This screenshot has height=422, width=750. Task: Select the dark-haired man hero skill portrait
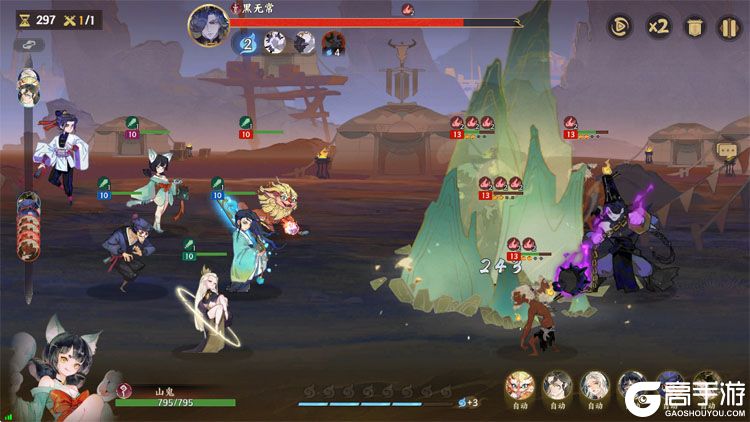pos(556,384)
